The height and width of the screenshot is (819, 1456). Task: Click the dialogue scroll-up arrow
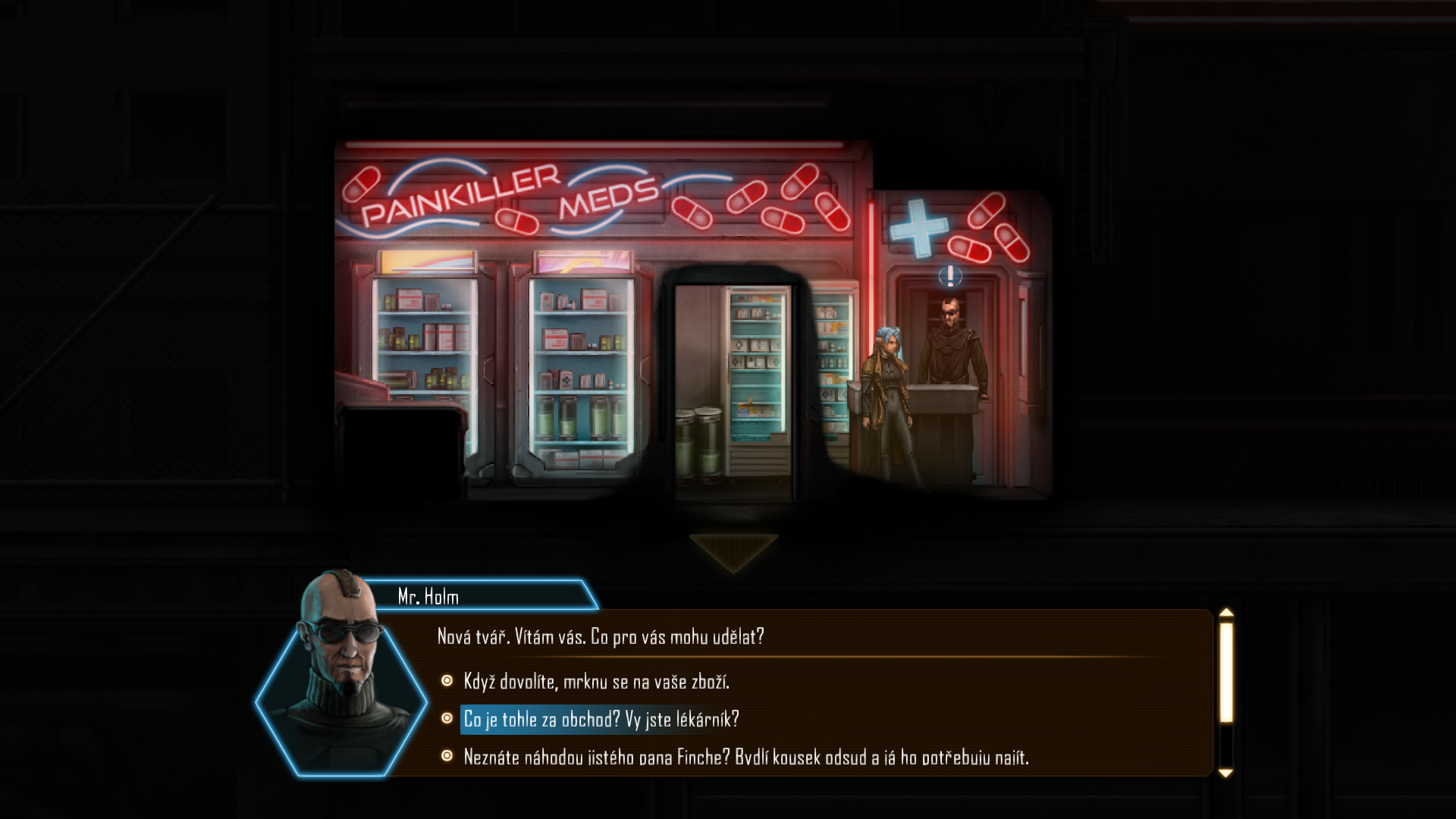pos(1225,613)
